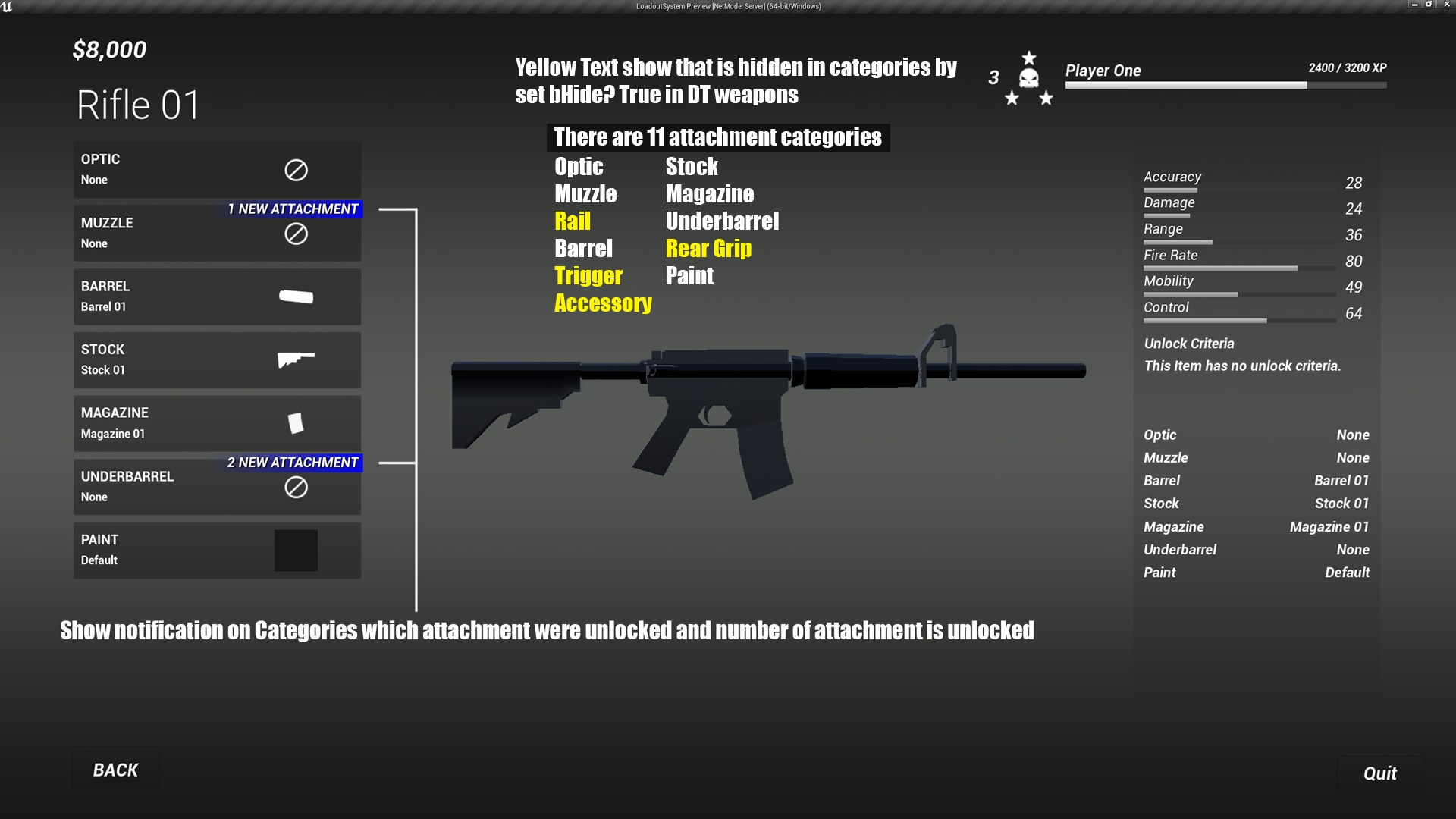
Task: Choose the BARREL category with Barrel 01
Action: (217, 297)
